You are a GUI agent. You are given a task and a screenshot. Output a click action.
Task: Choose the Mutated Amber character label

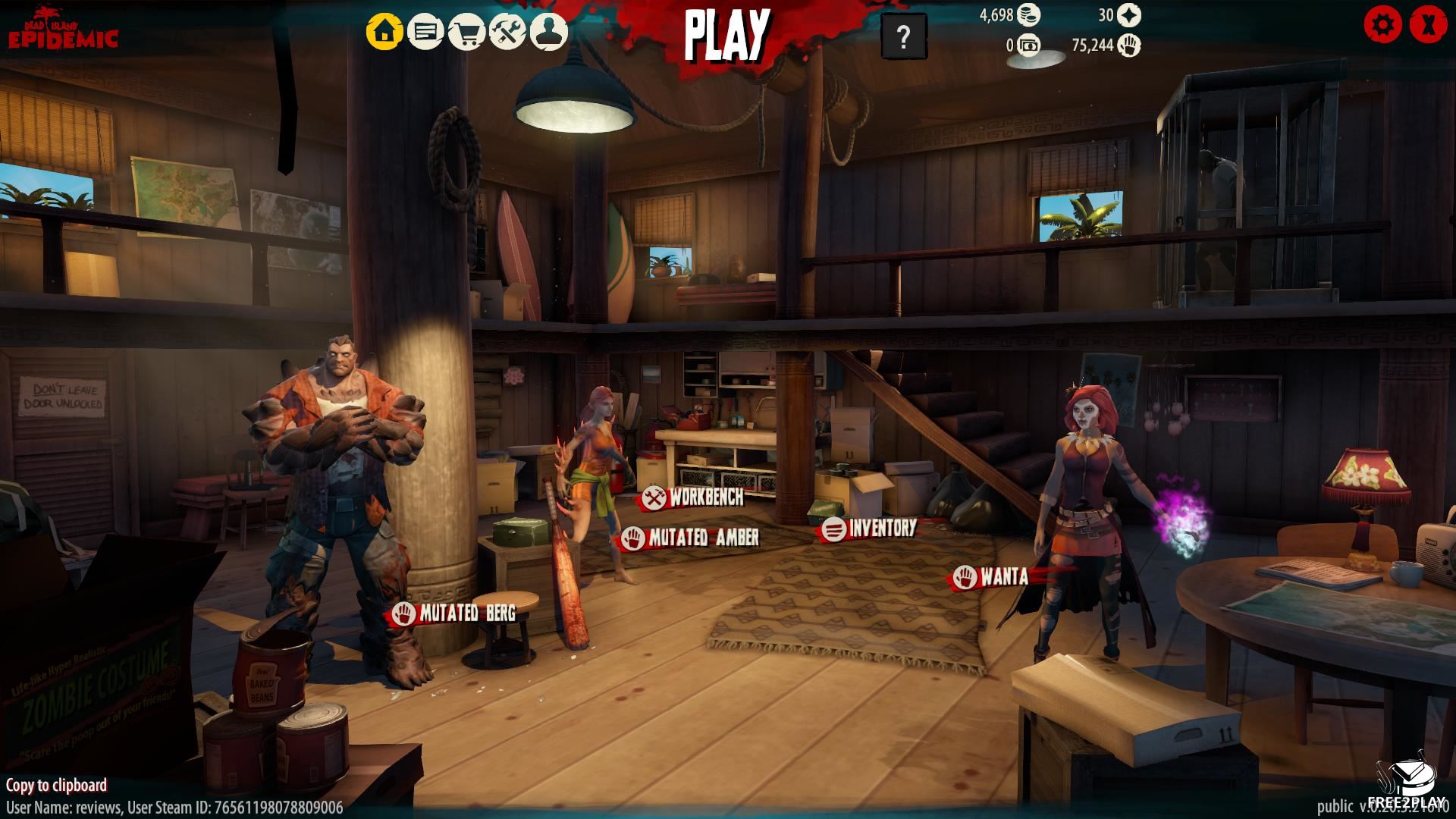click(690, 538)
